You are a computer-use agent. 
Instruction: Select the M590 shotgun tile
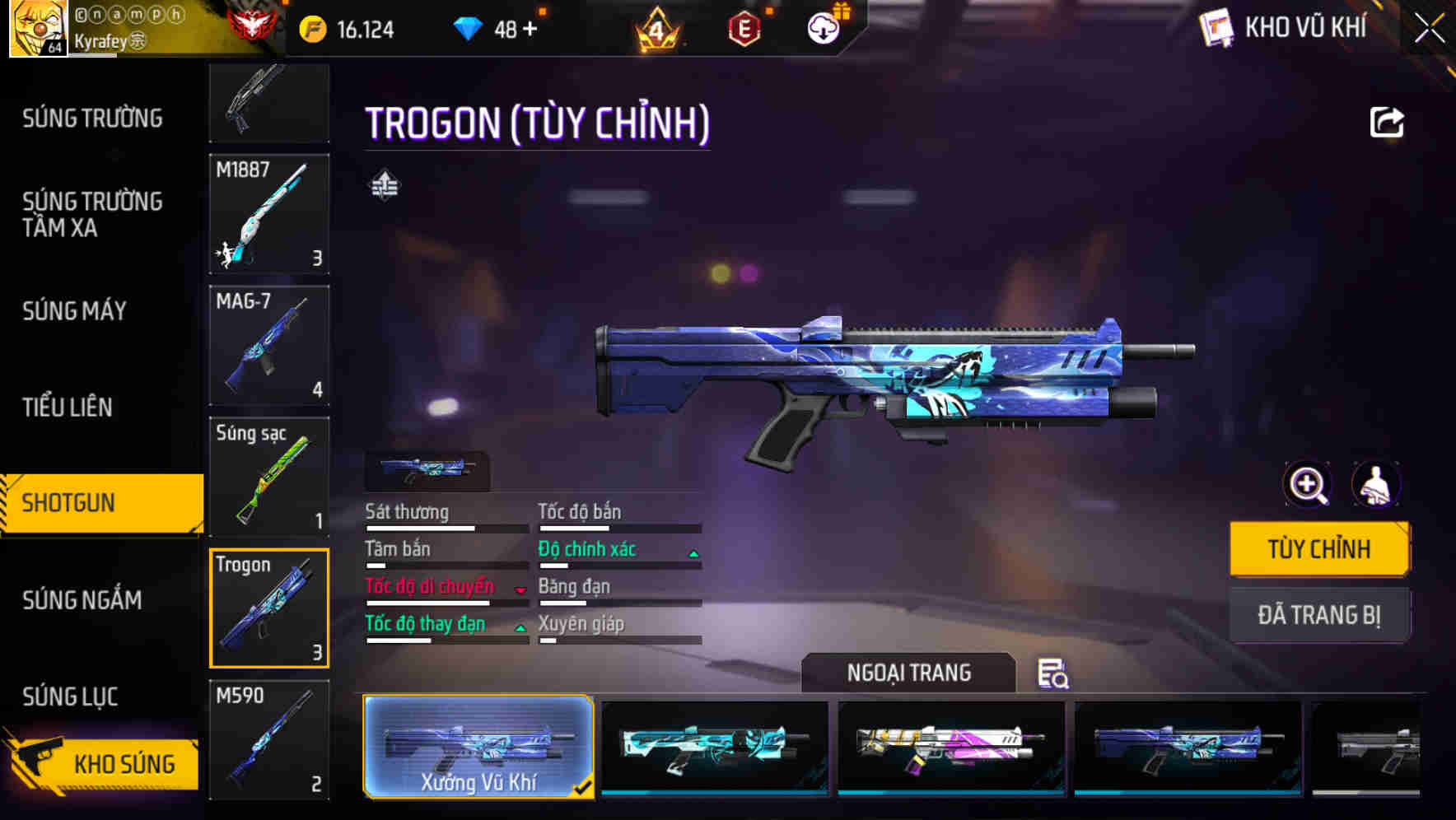269,739
